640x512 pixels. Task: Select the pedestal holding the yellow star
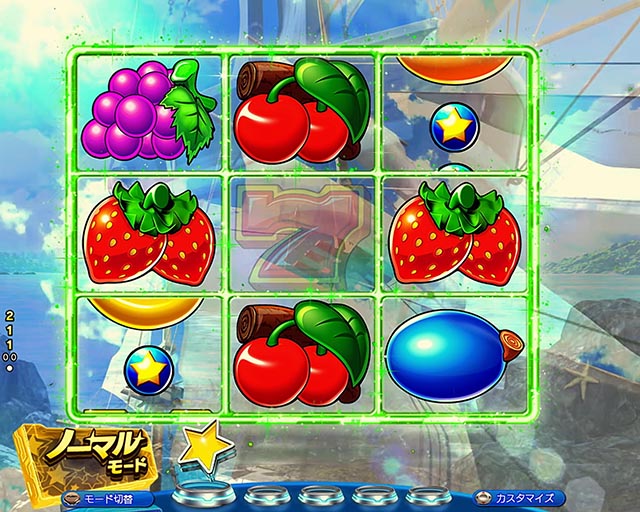pyautogui.click(x=206, y=494)
